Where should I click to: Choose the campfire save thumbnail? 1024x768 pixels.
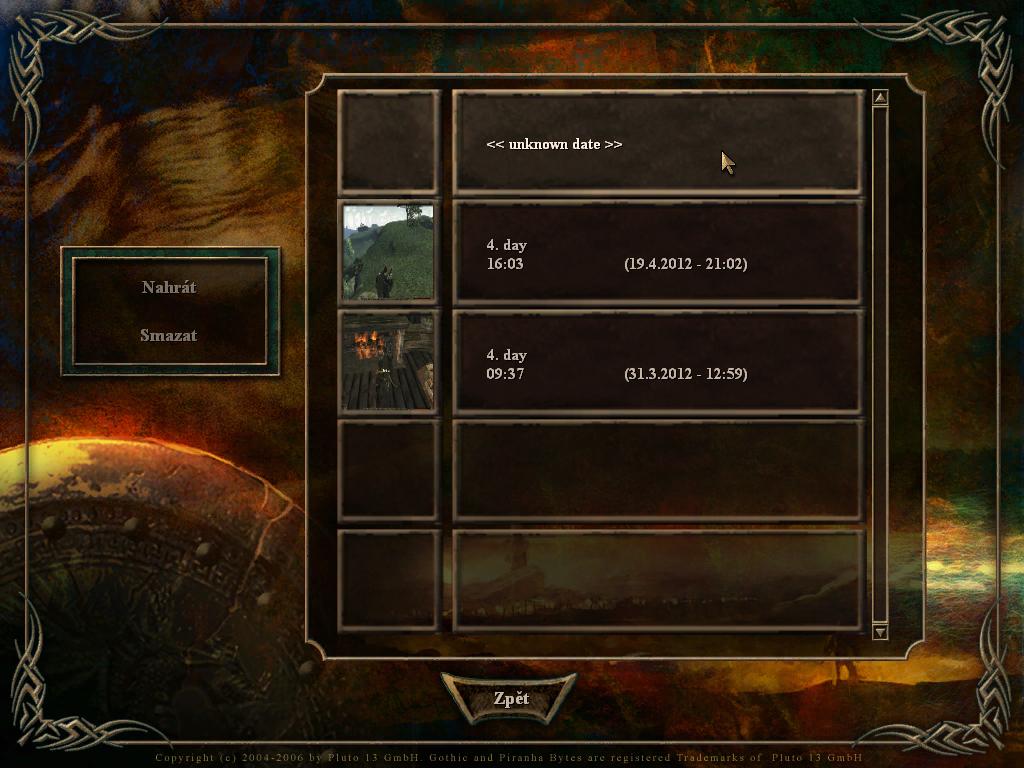pos(388,362)
